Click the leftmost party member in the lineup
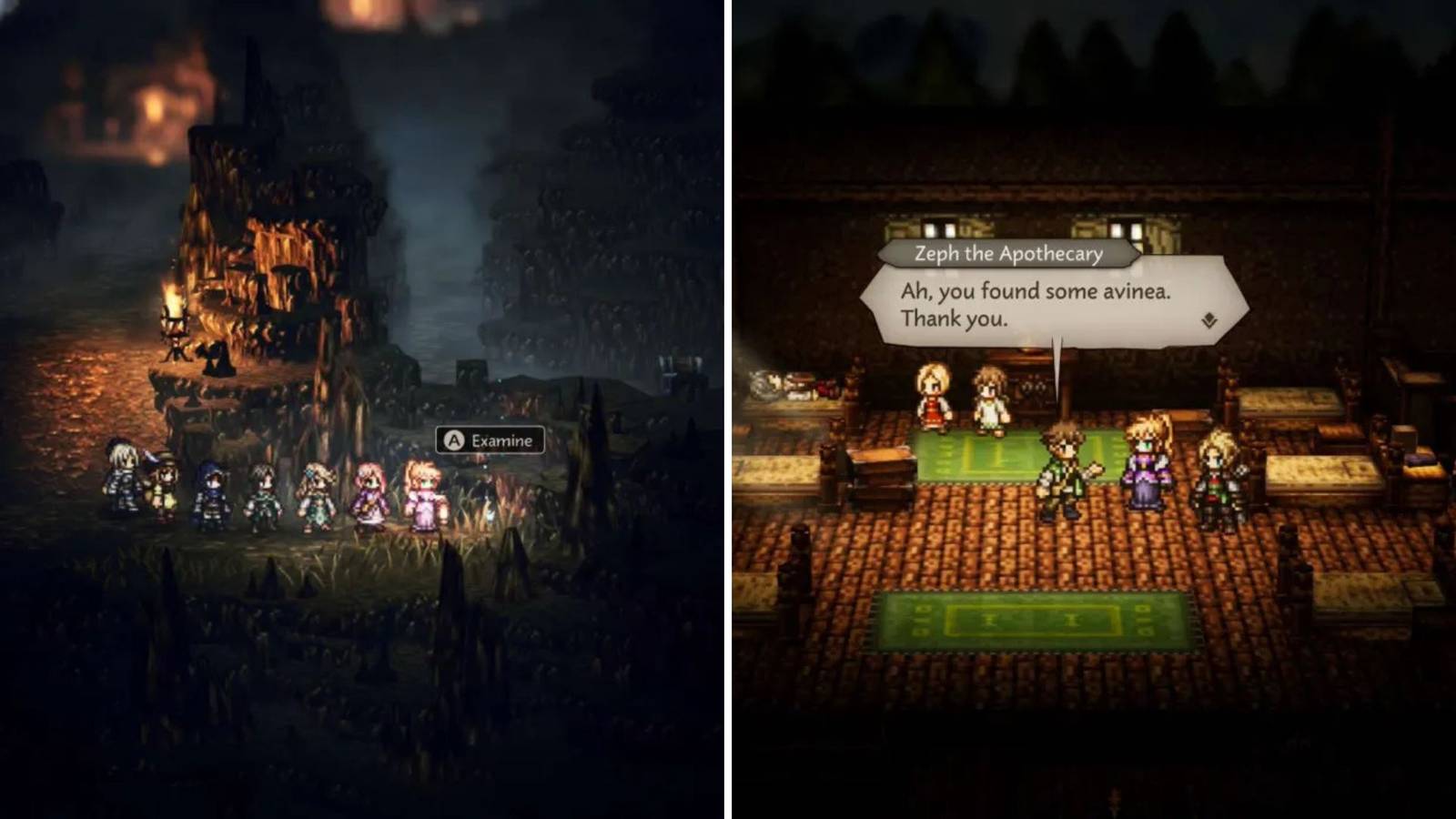This screenshot has height=819, width=1456. (x=124, y=478)
